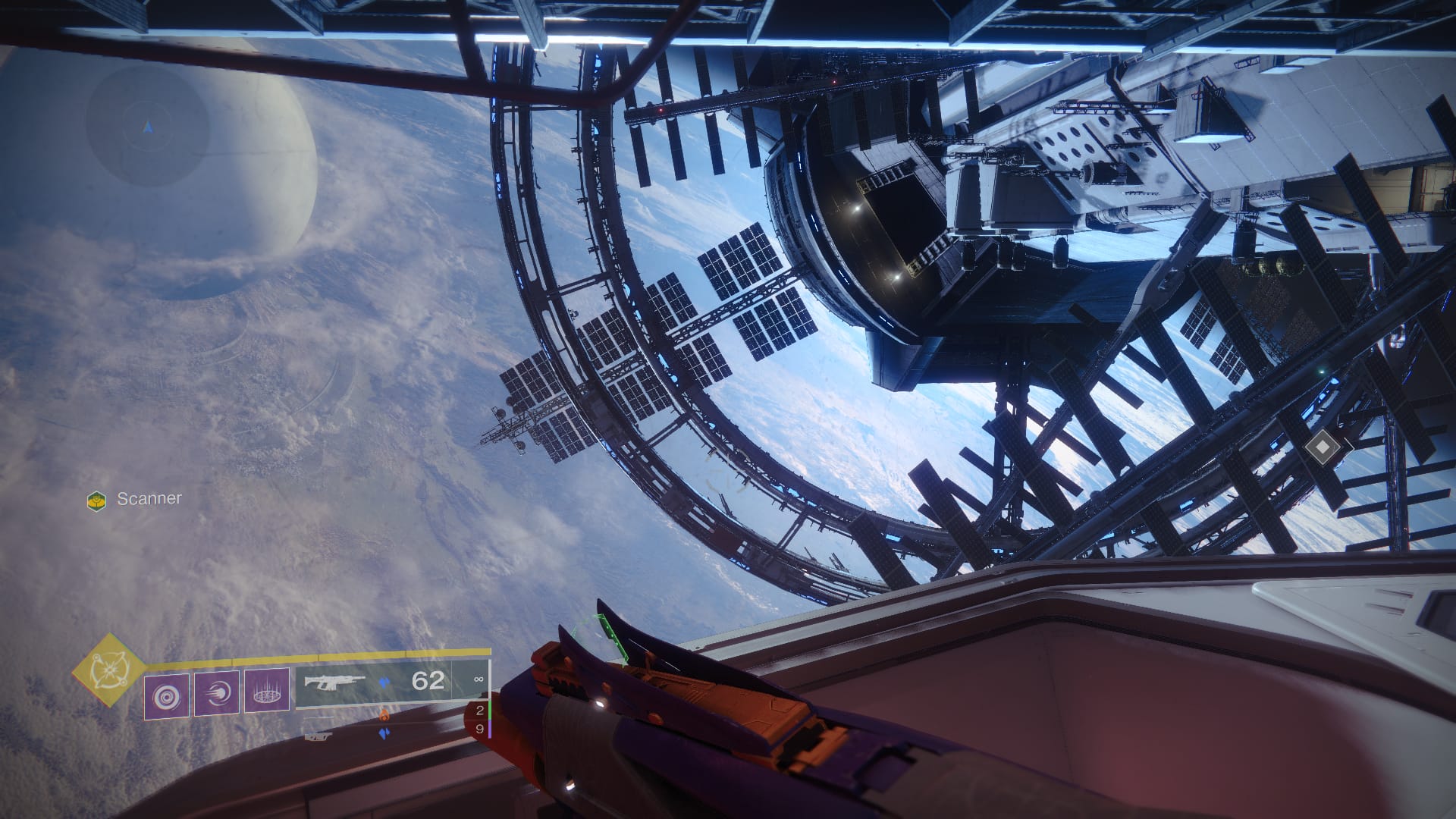
Task: Click the equipped auto rifle icon
Action: [x=334, y=681]
